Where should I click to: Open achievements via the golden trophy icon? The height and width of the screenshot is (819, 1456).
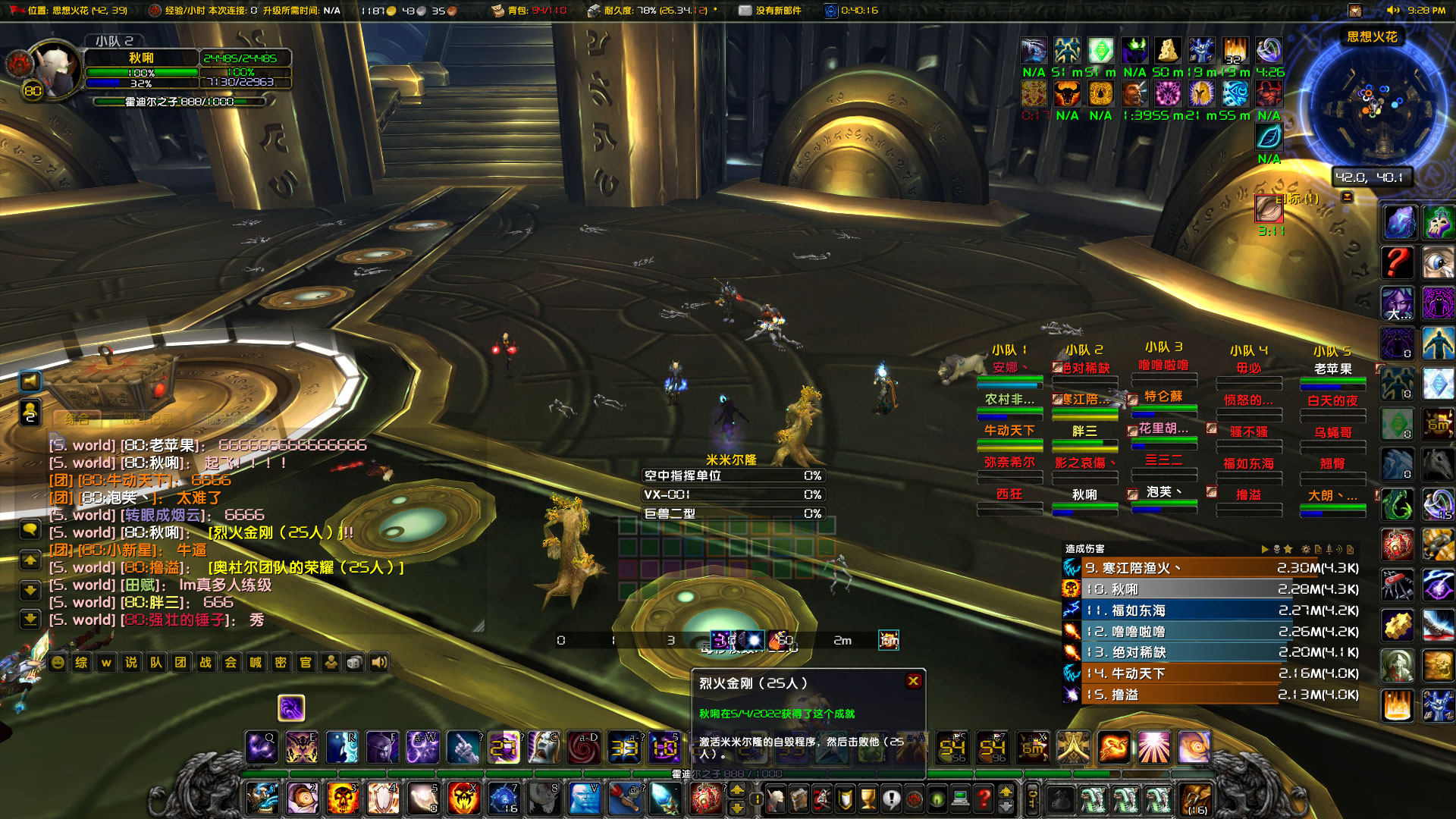tap(867, 799)
